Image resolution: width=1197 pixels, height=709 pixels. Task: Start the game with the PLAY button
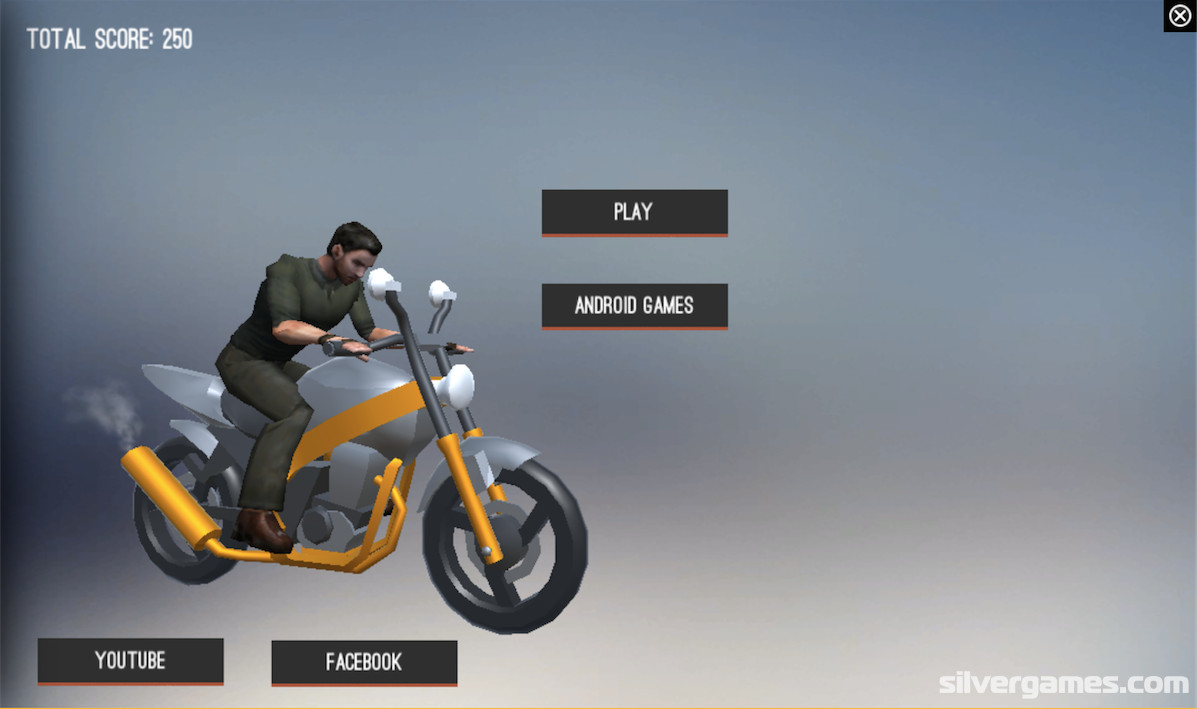(634, 212)
